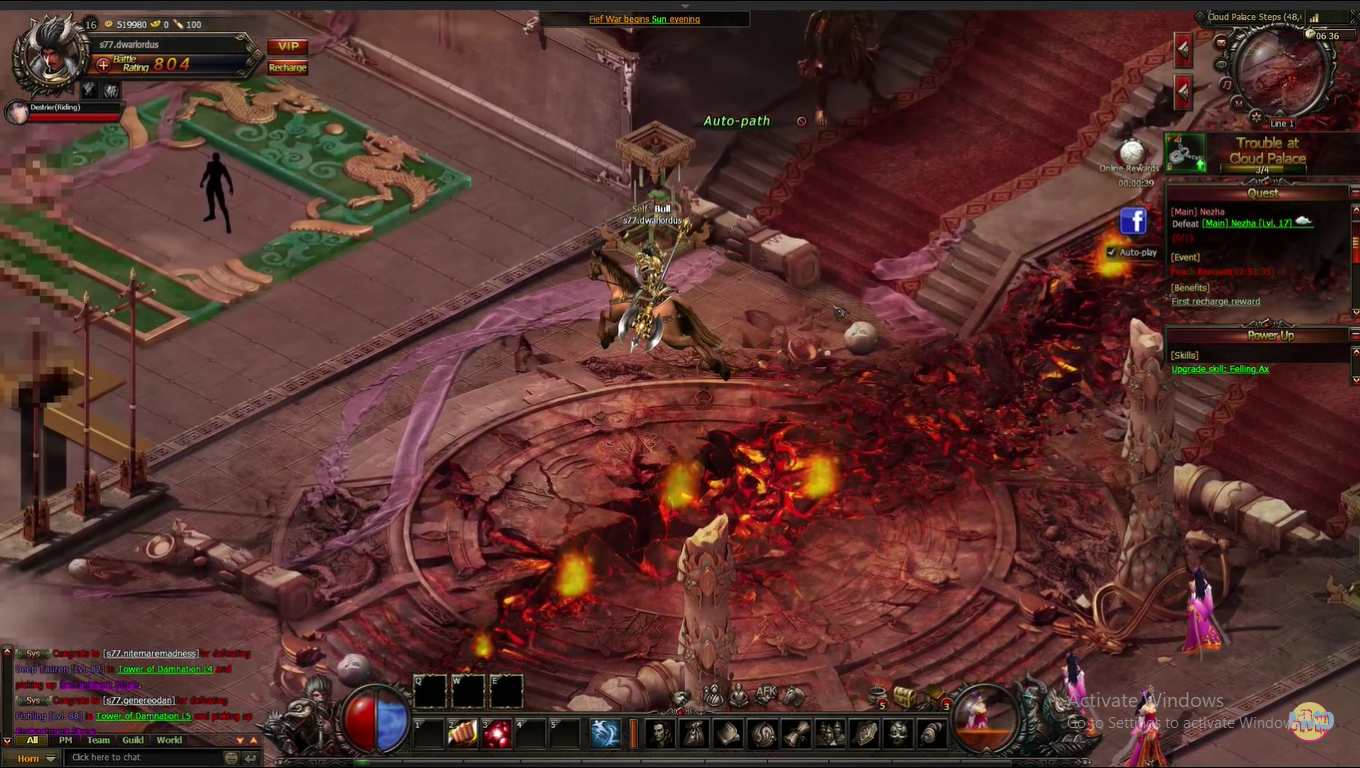Open the Facebook share icon
1360x768 pixels.
click(x=1133, y=221)
